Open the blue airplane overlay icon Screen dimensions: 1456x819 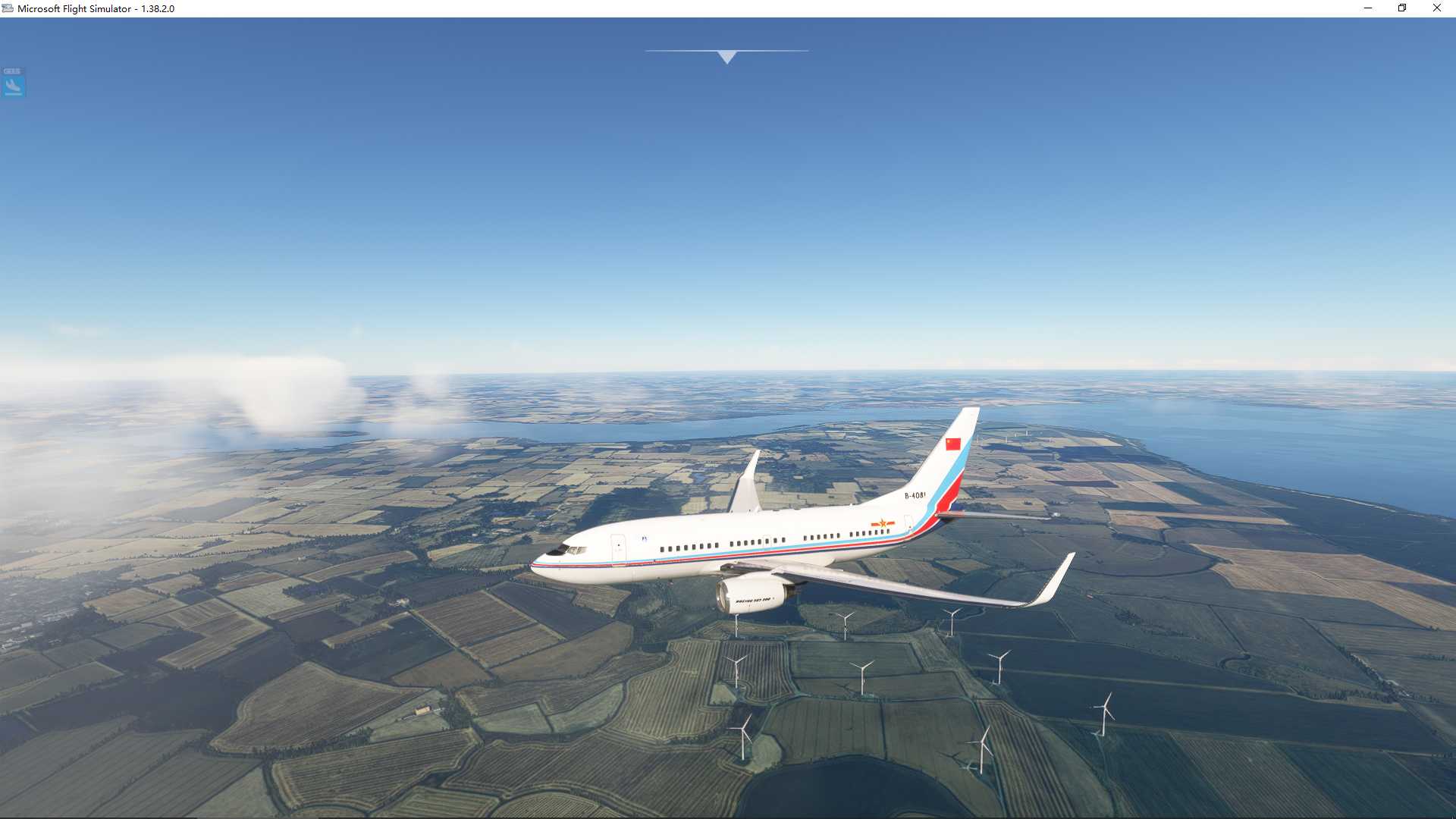click(x=13, y=83)
